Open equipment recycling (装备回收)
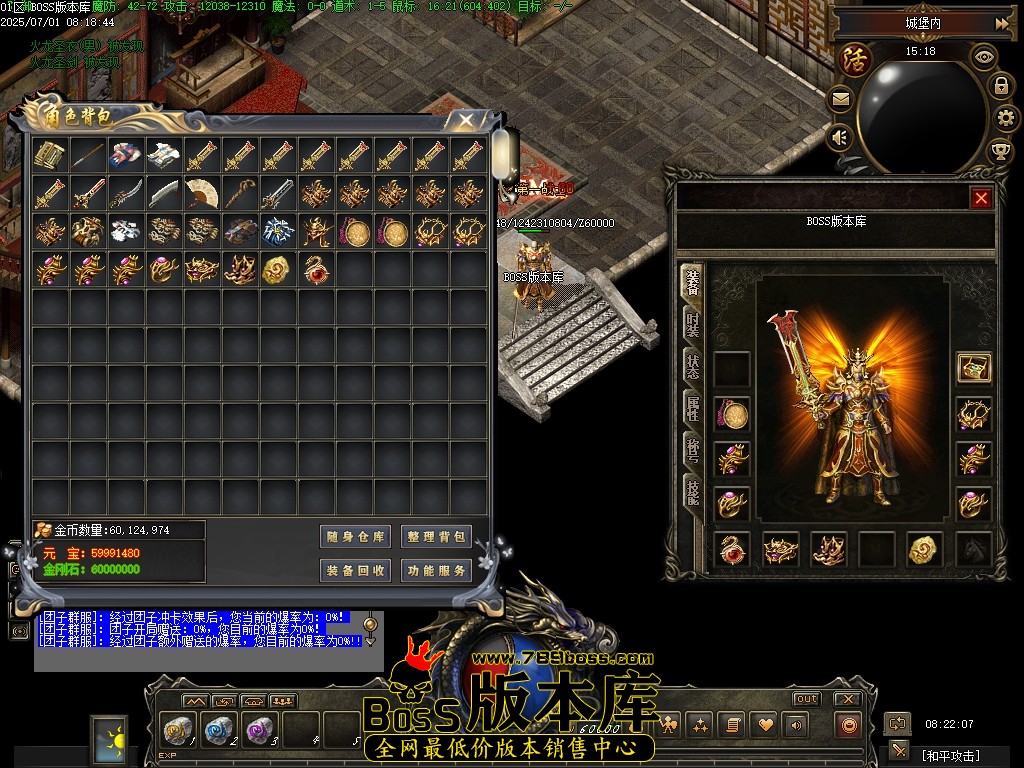Viewport: 1024px width, 768px height. coord(355,571)
